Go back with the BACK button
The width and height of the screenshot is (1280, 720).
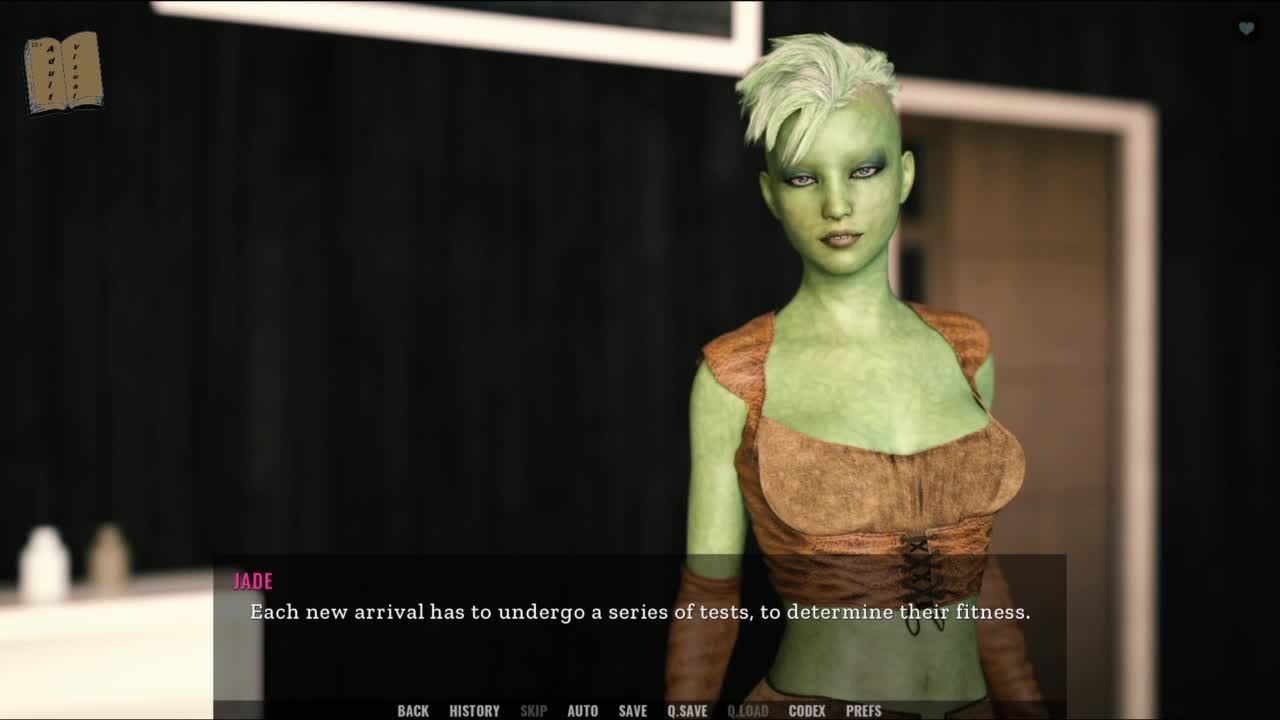(x=413, y=711)
